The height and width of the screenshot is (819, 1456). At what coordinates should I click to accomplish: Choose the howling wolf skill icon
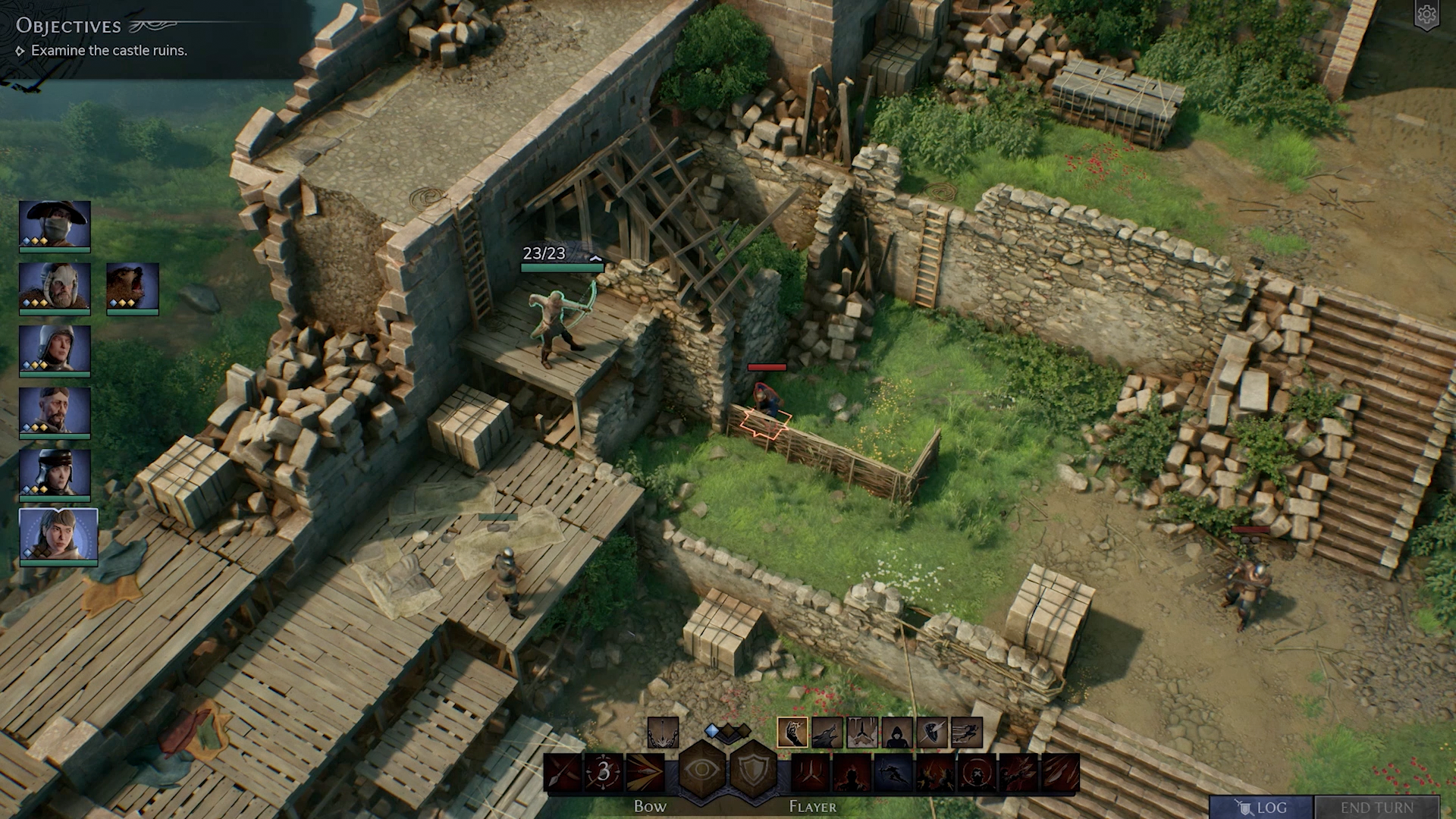click(827, 733)
